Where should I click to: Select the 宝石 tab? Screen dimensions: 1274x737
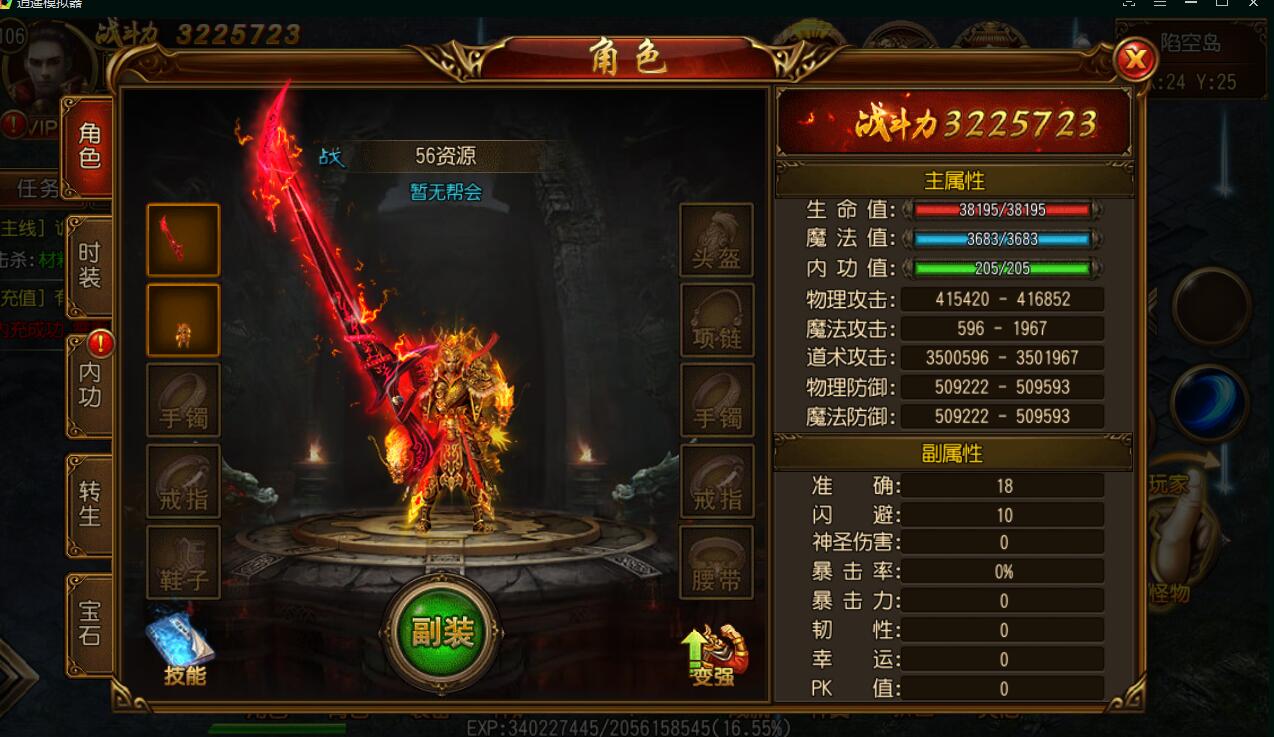[90, 622]
